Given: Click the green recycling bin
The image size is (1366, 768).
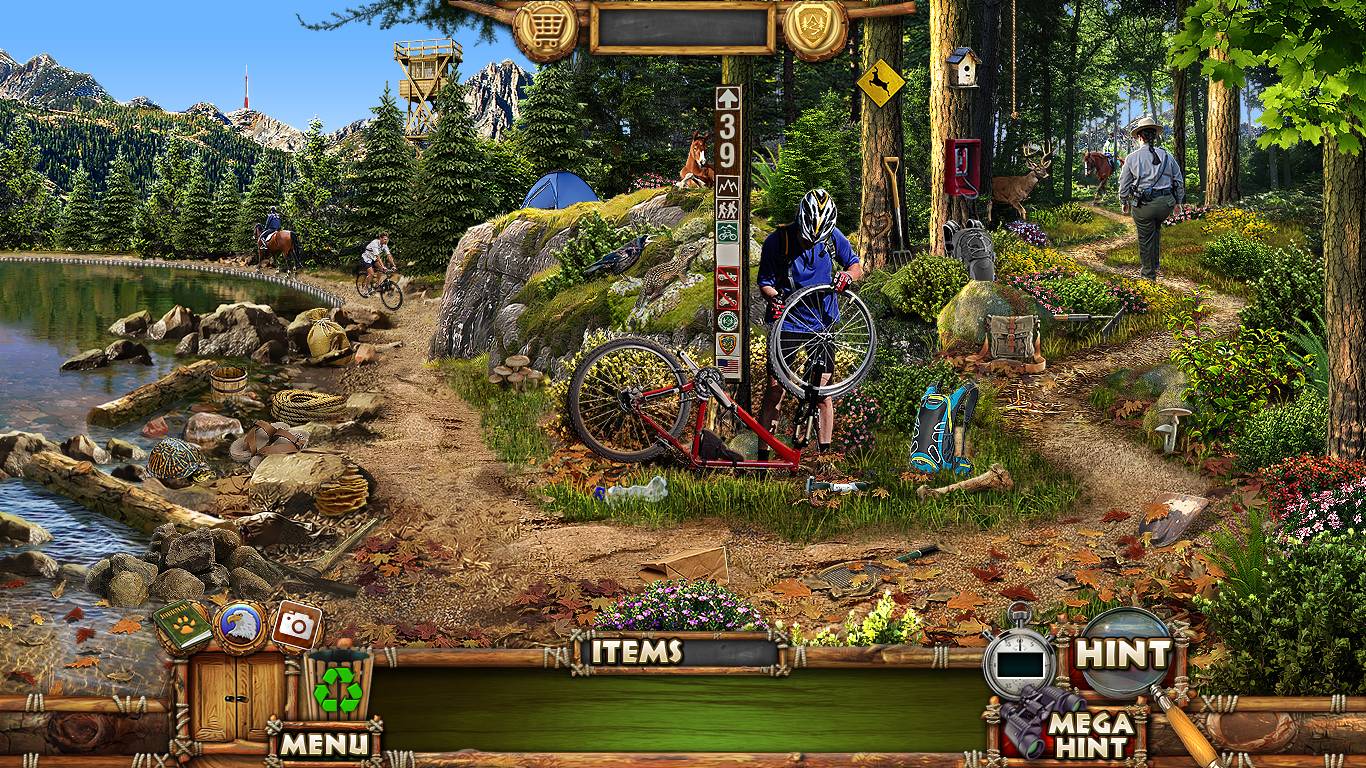Looking at the screenshot, I should click(x=338, y=688).
